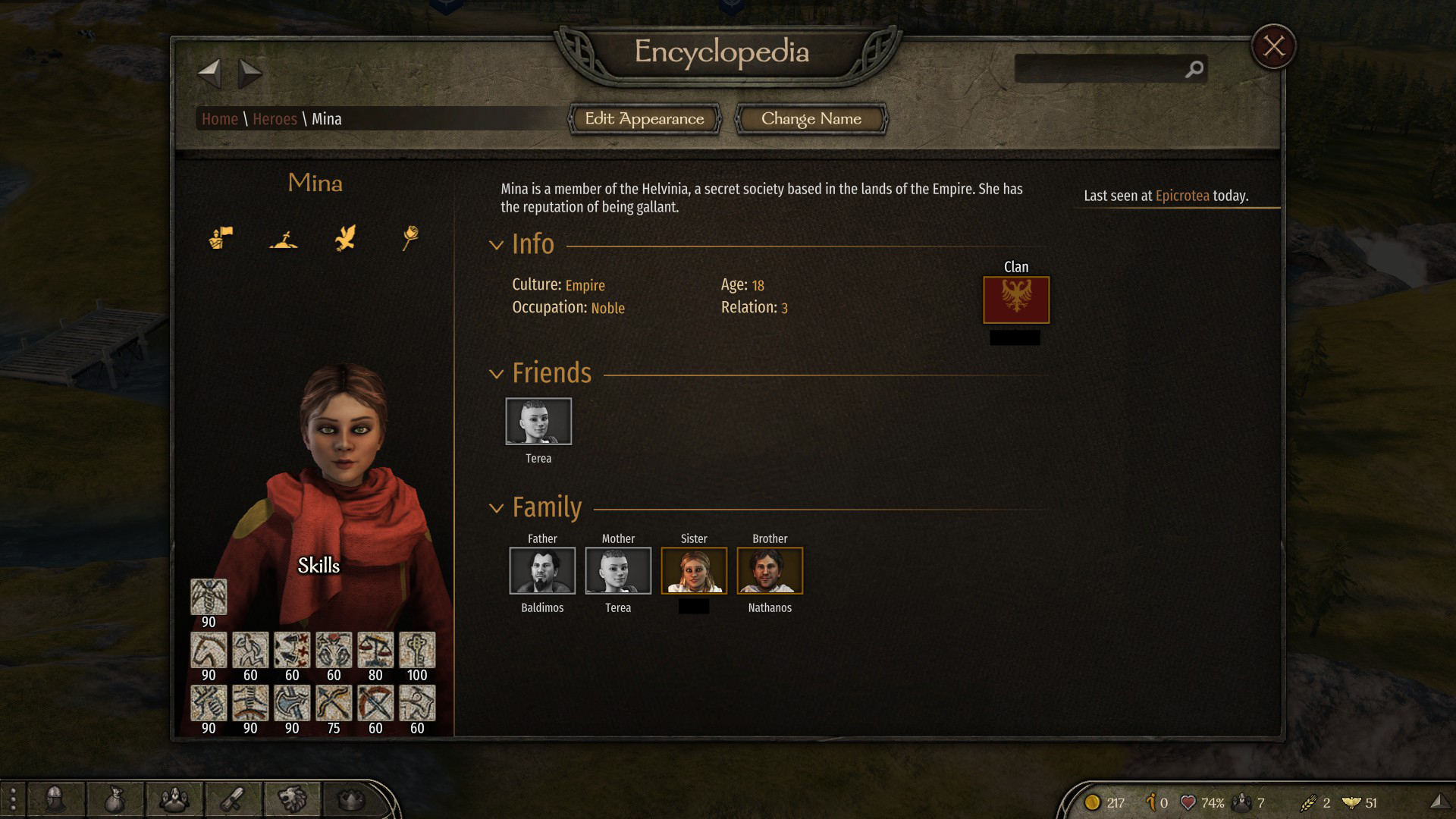
Task: Click the Home breadcrumb link
Action: tap(219, 119)
